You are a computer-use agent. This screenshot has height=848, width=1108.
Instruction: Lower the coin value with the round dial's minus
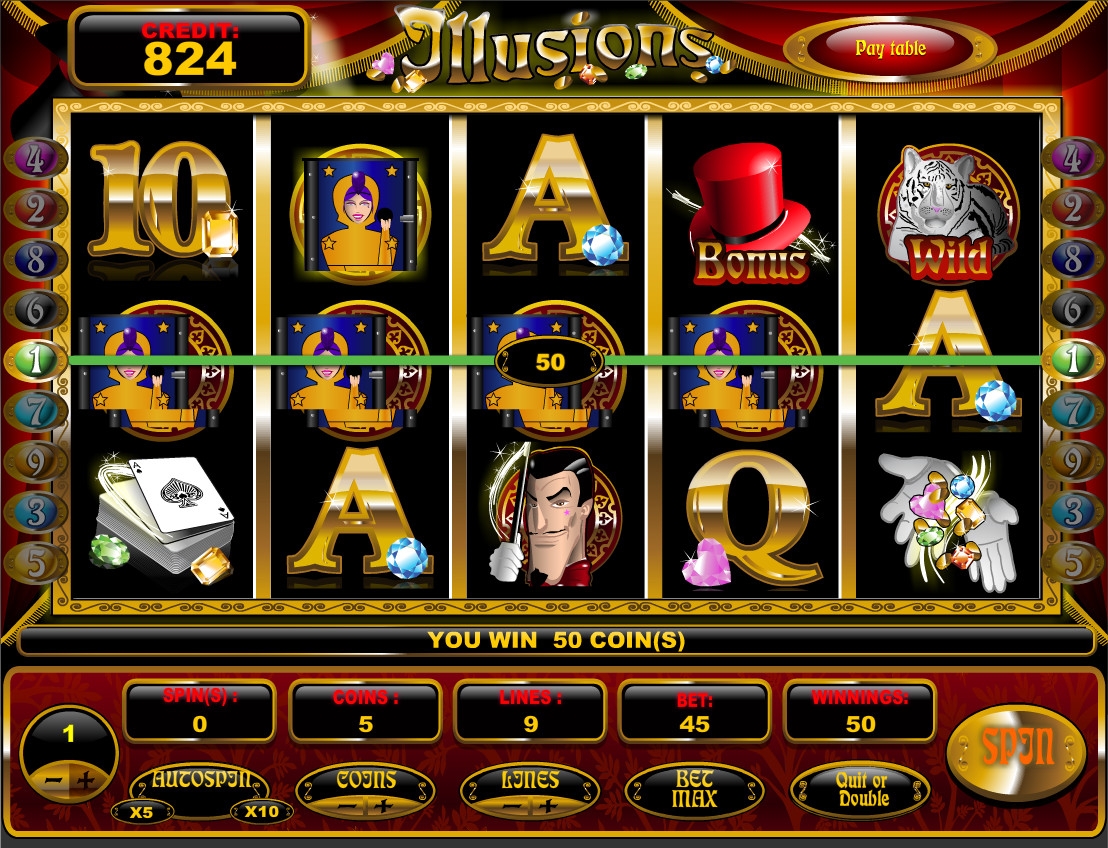(x=52, y=781)
